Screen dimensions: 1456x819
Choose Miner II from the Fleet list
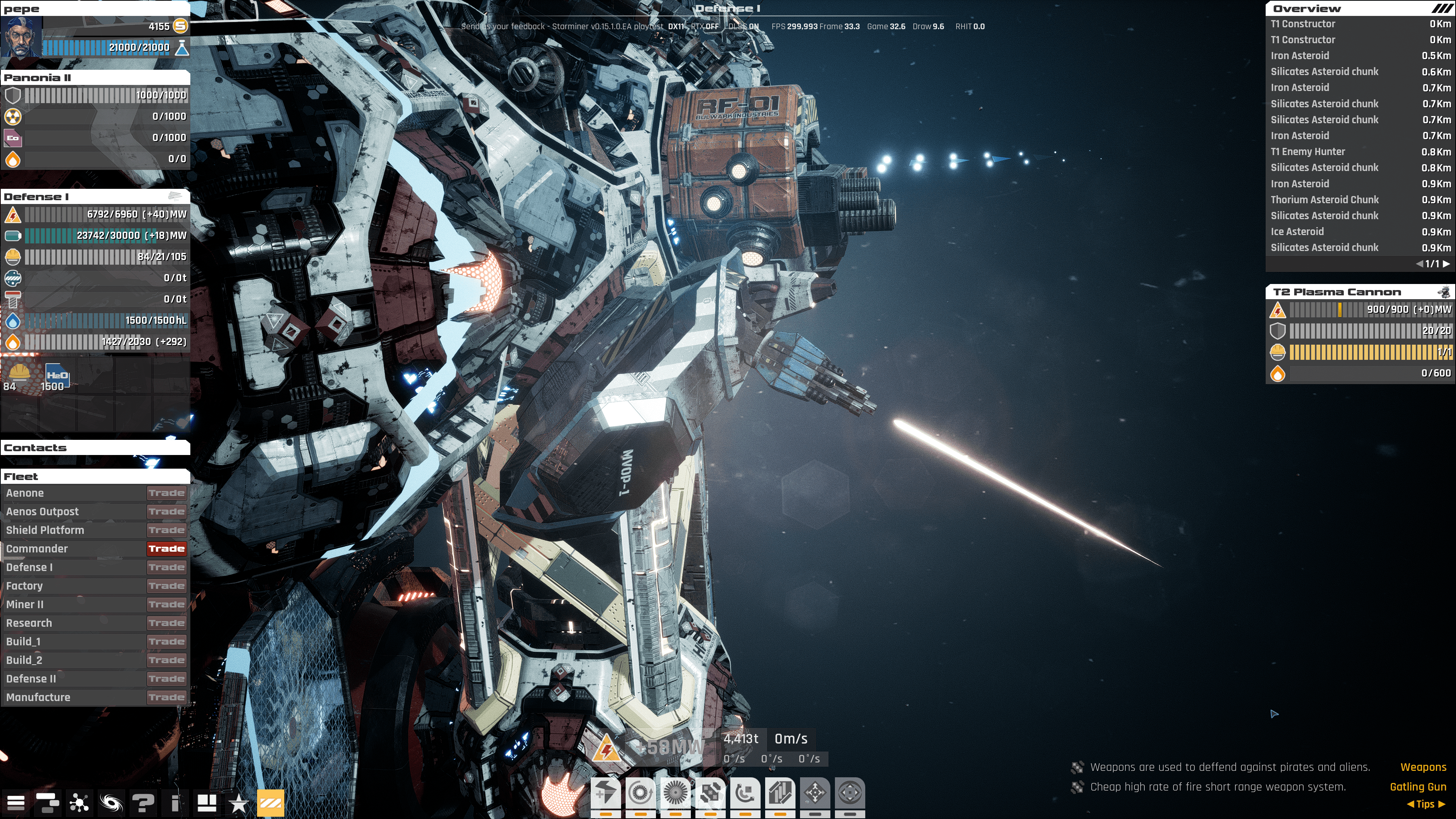[25, 604]
